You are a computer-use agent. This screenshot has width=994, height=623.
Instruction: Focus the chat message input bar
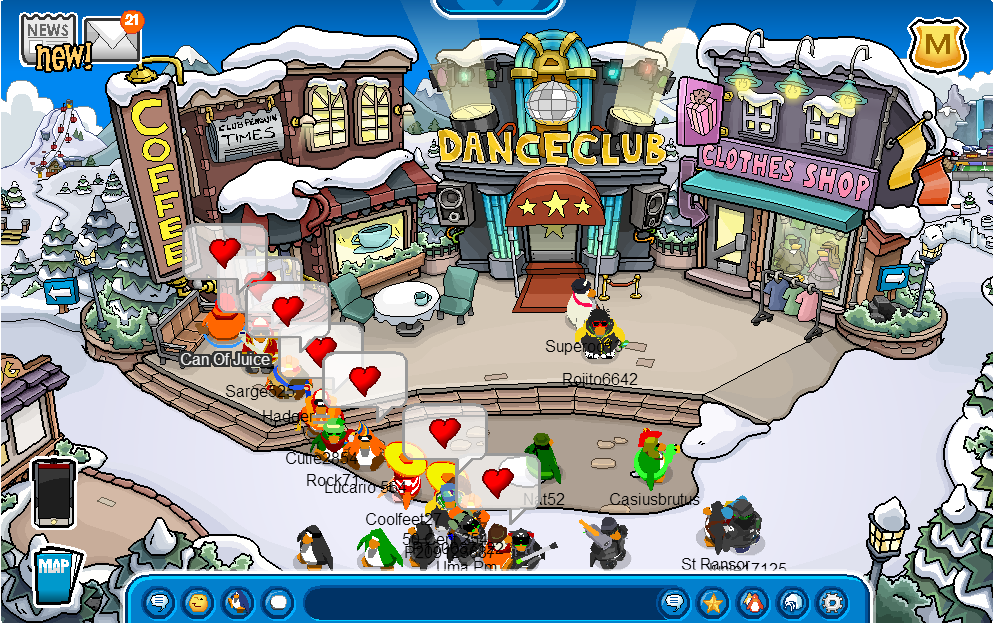pyautogui.click(x=478, y=602)
